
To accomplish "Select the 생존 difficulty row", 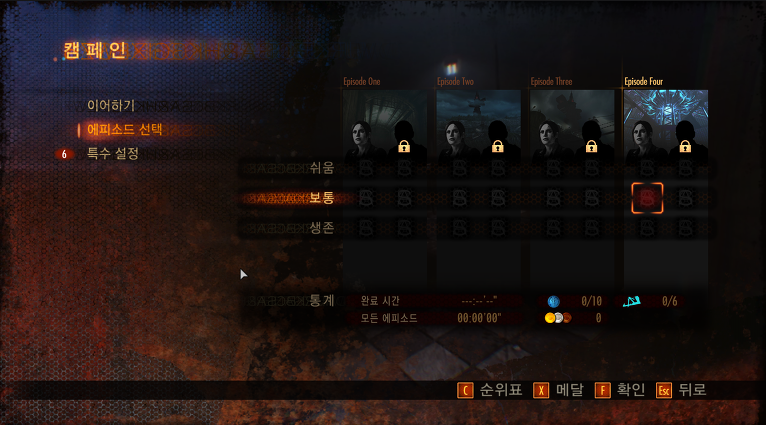I will 321,228.
